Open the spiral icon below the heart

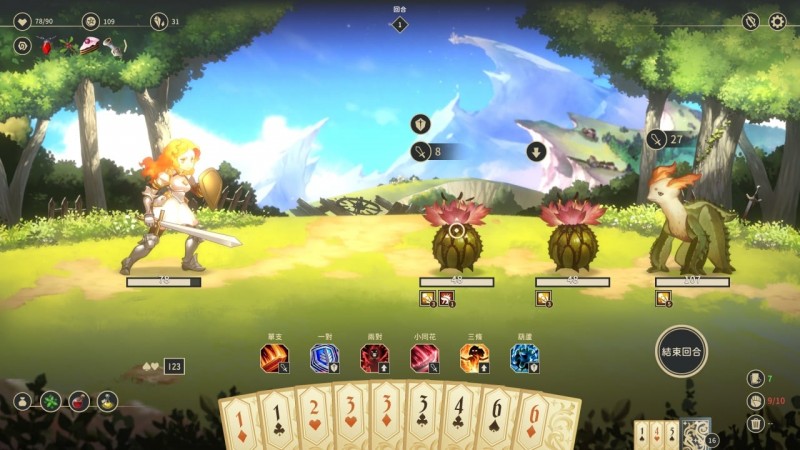click(22, 46)
